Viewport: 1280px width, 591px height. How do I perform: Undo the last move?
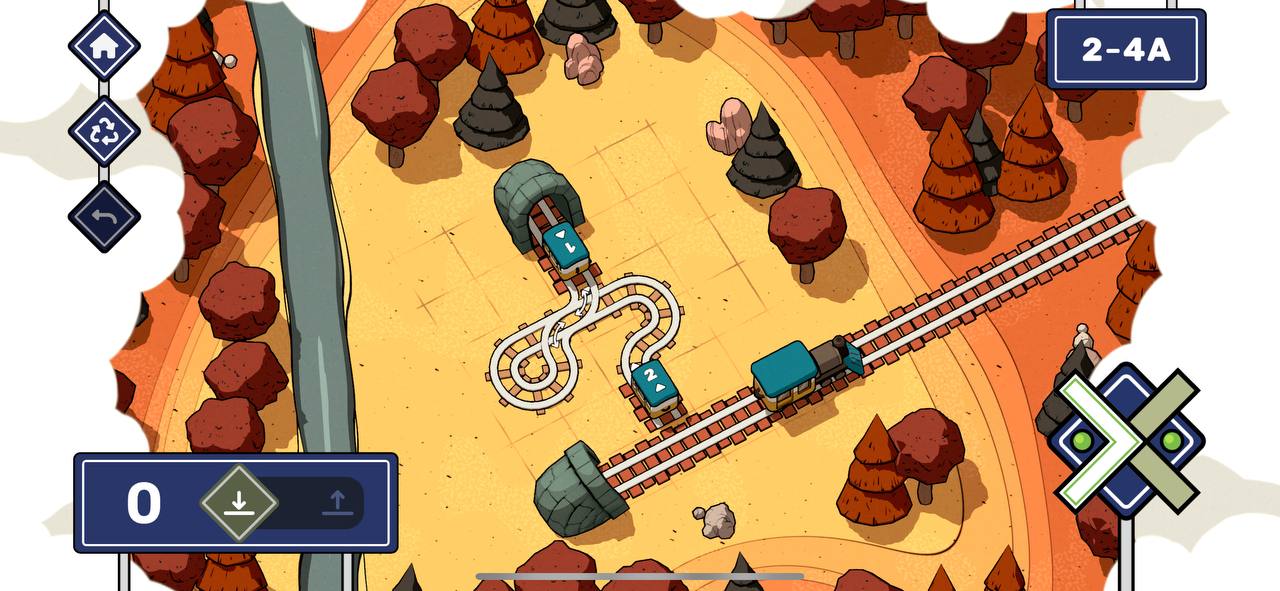[x=104, y=216]
